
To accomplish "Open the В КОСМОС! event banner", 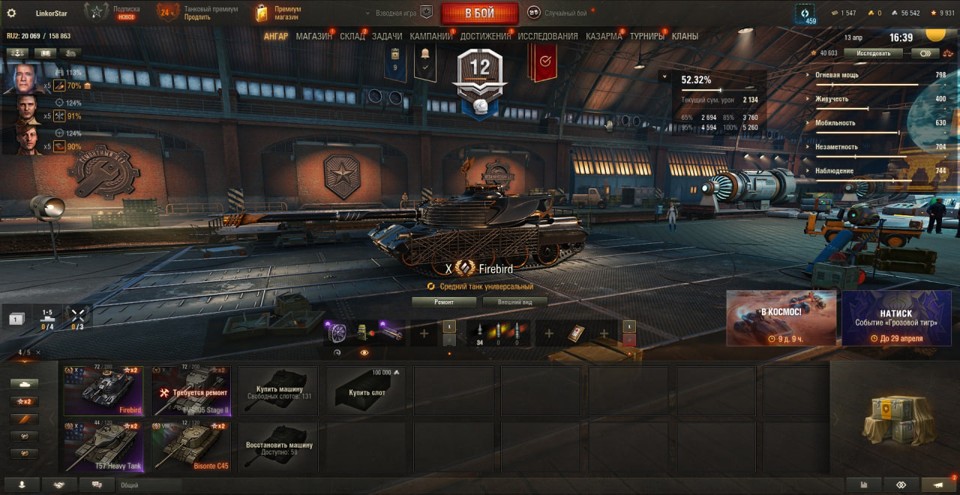I will coord(781,318).
